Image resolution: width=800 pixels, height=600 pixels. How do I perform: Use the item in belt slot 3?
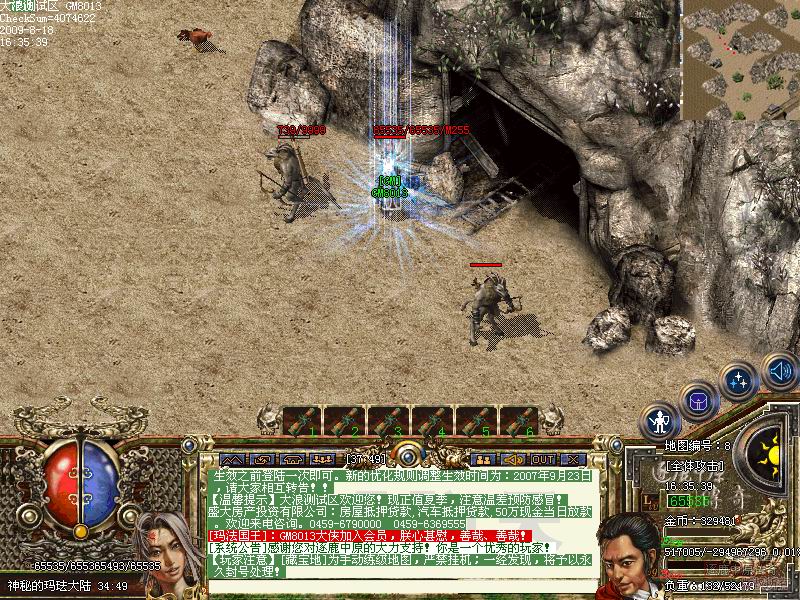click(390, 420)
